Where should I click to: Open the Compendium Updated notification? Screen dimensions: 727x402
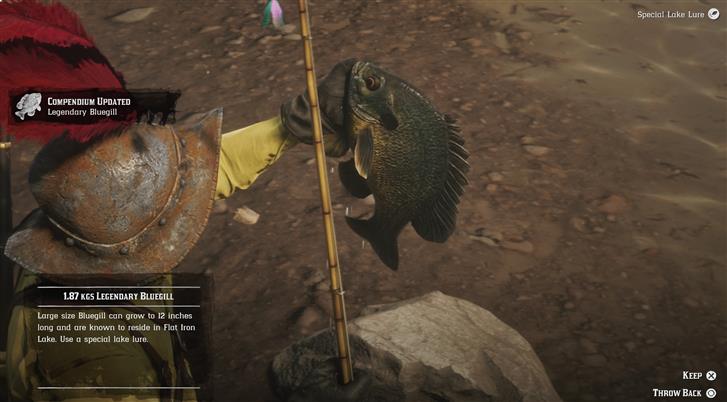(90, 106)
